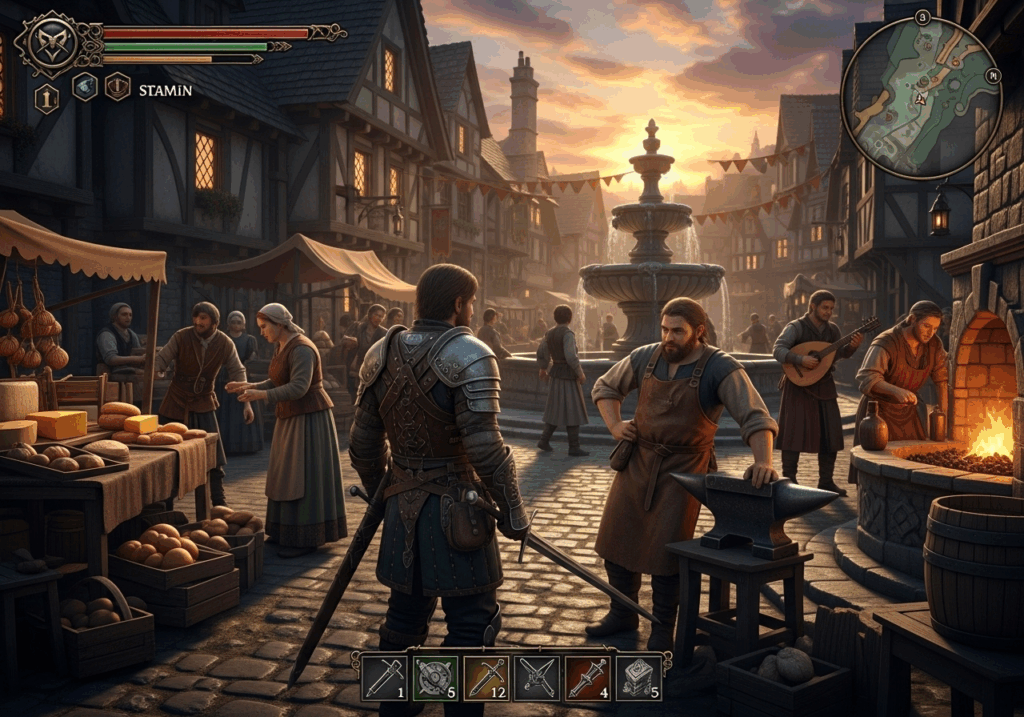
Task: Click the M badge on the minimap rim
Action: [993, 74]
